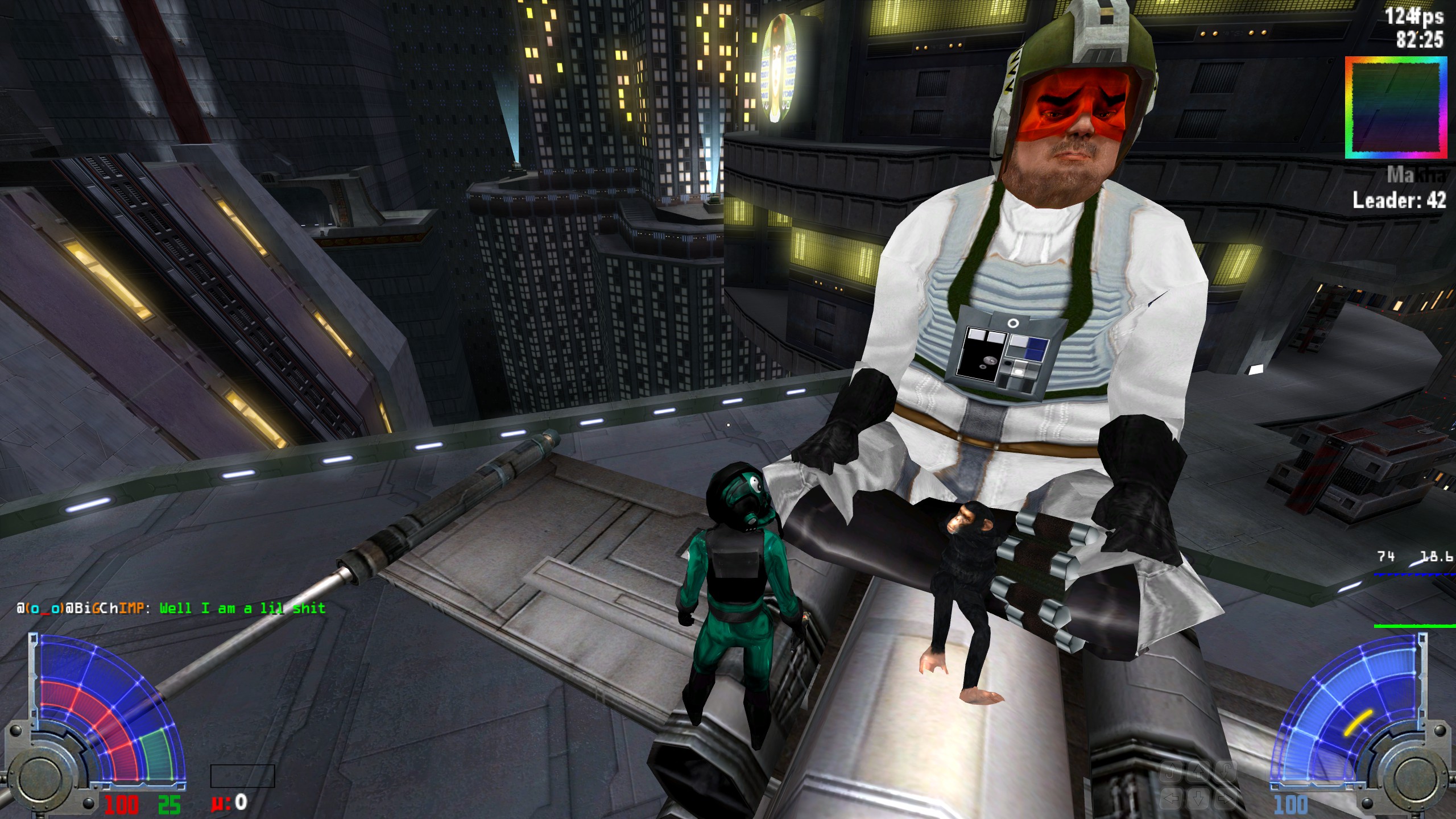Viewport: 1456px width, 819px height.
Task: Click the rainbow-bordered radar minimap
Action: (x=1395, y=107)
